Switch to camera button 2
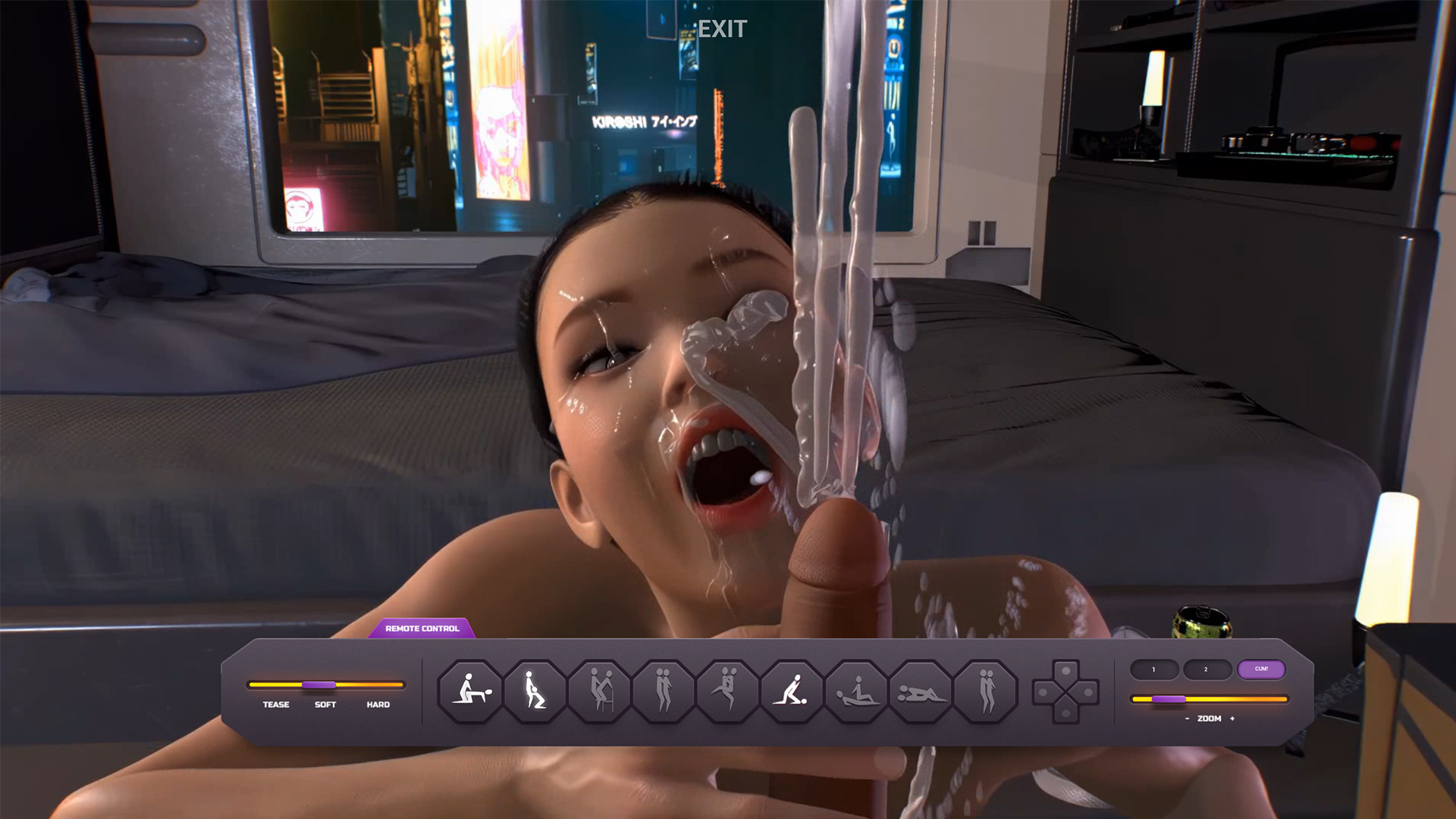 click(1206, 670)
